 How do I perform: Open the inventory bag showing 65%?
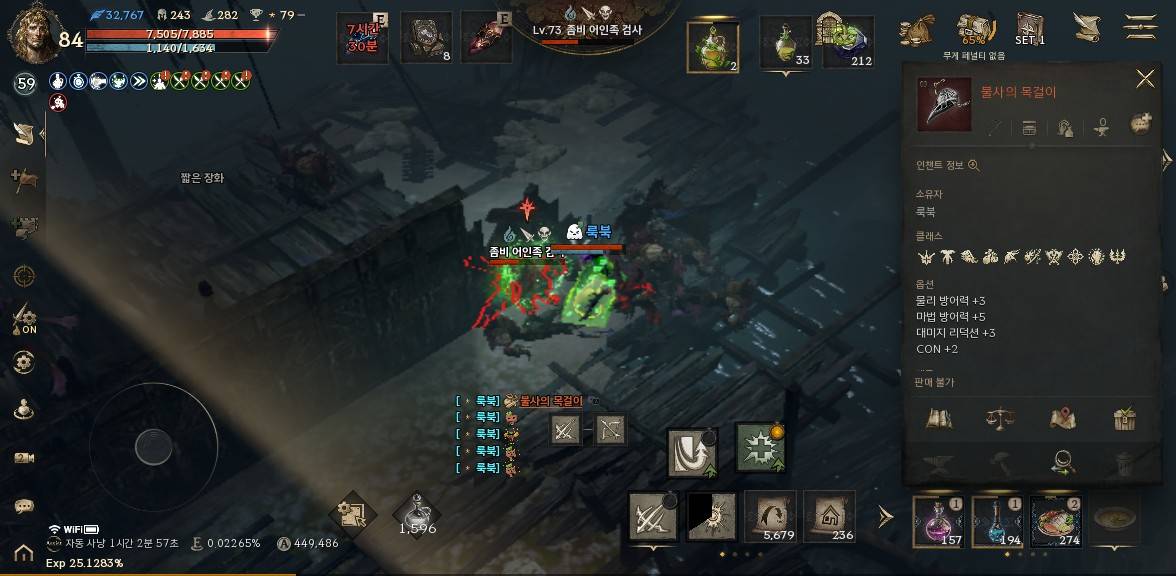click(x=975, y=30)
